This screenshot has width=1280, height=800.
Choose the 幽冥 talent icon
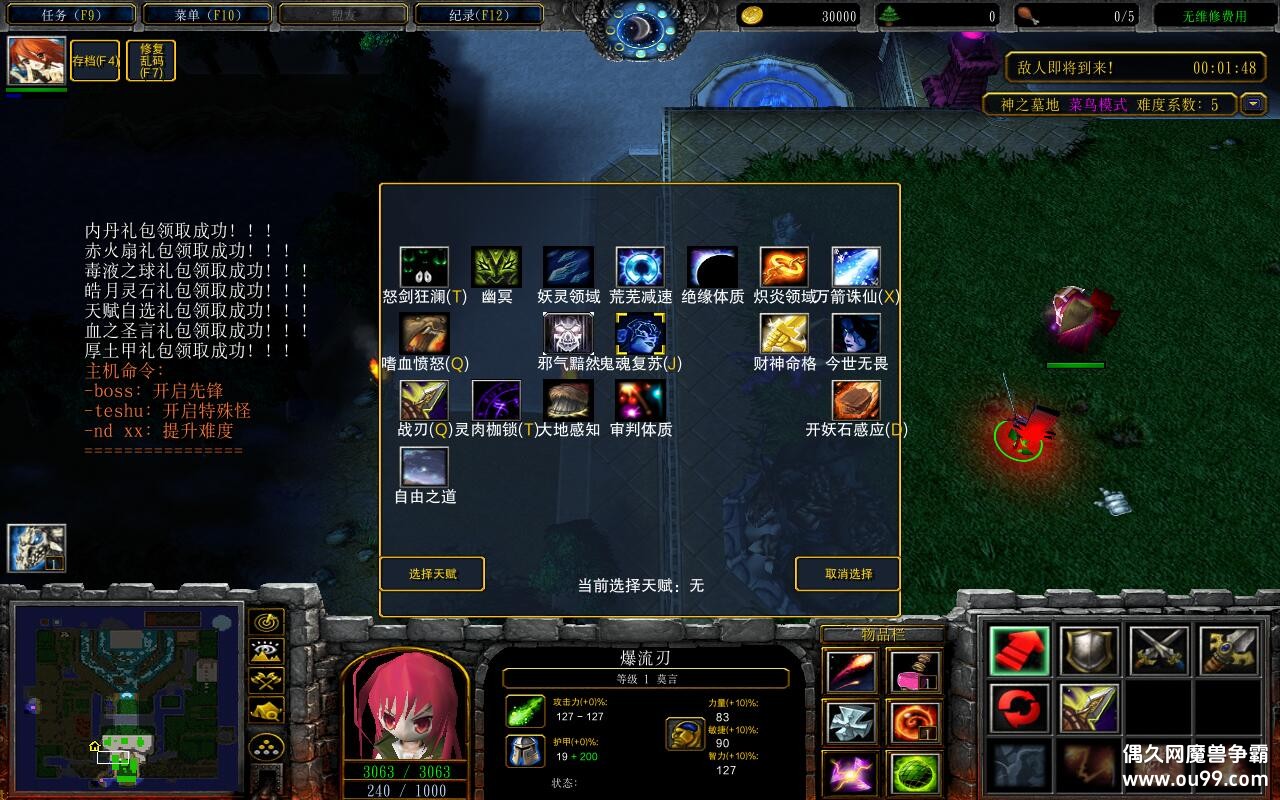tap(496, 268)
